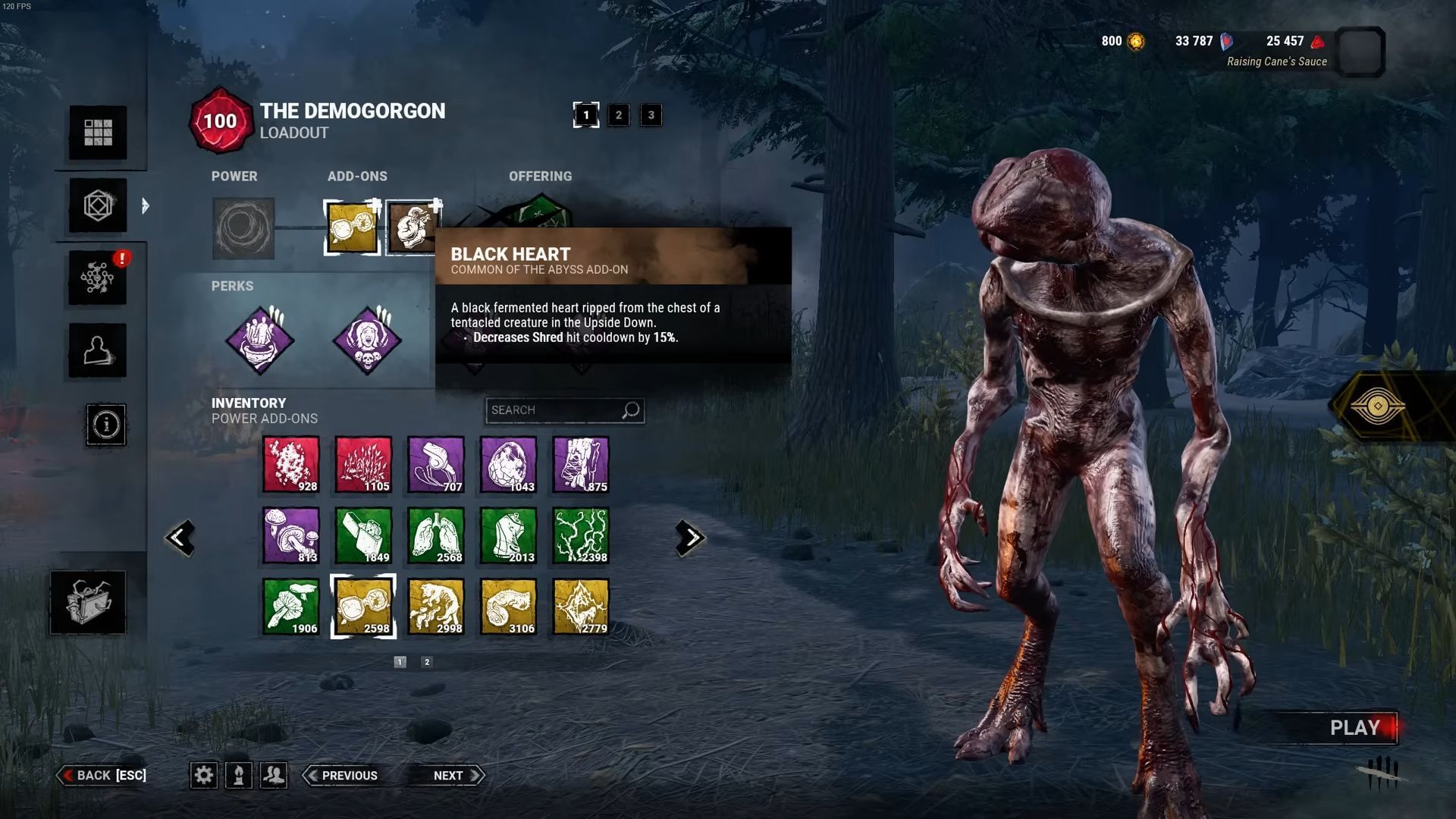The image size is (1456, 819).
Task: Select the character silhouette icon in the sidebar
Action: [x=97, y=351]
